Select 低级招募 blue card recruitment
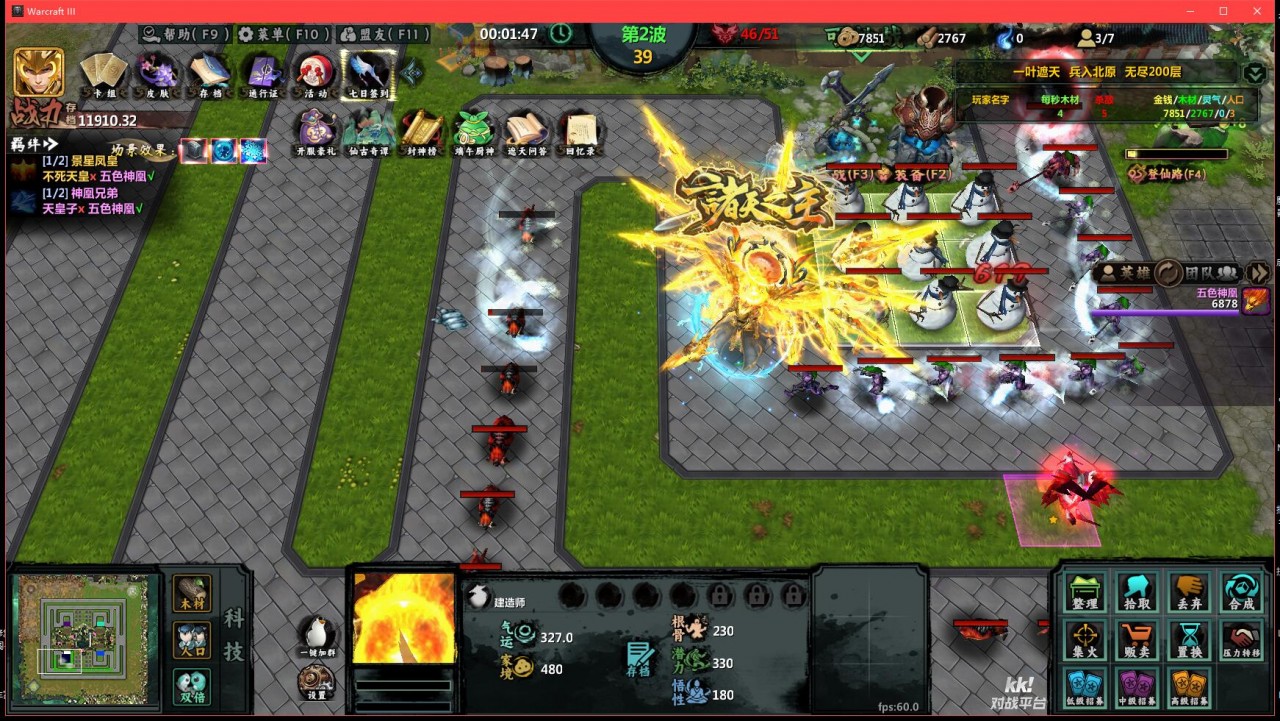Viewport: 1280px width, 721px height. [1085, 687]
